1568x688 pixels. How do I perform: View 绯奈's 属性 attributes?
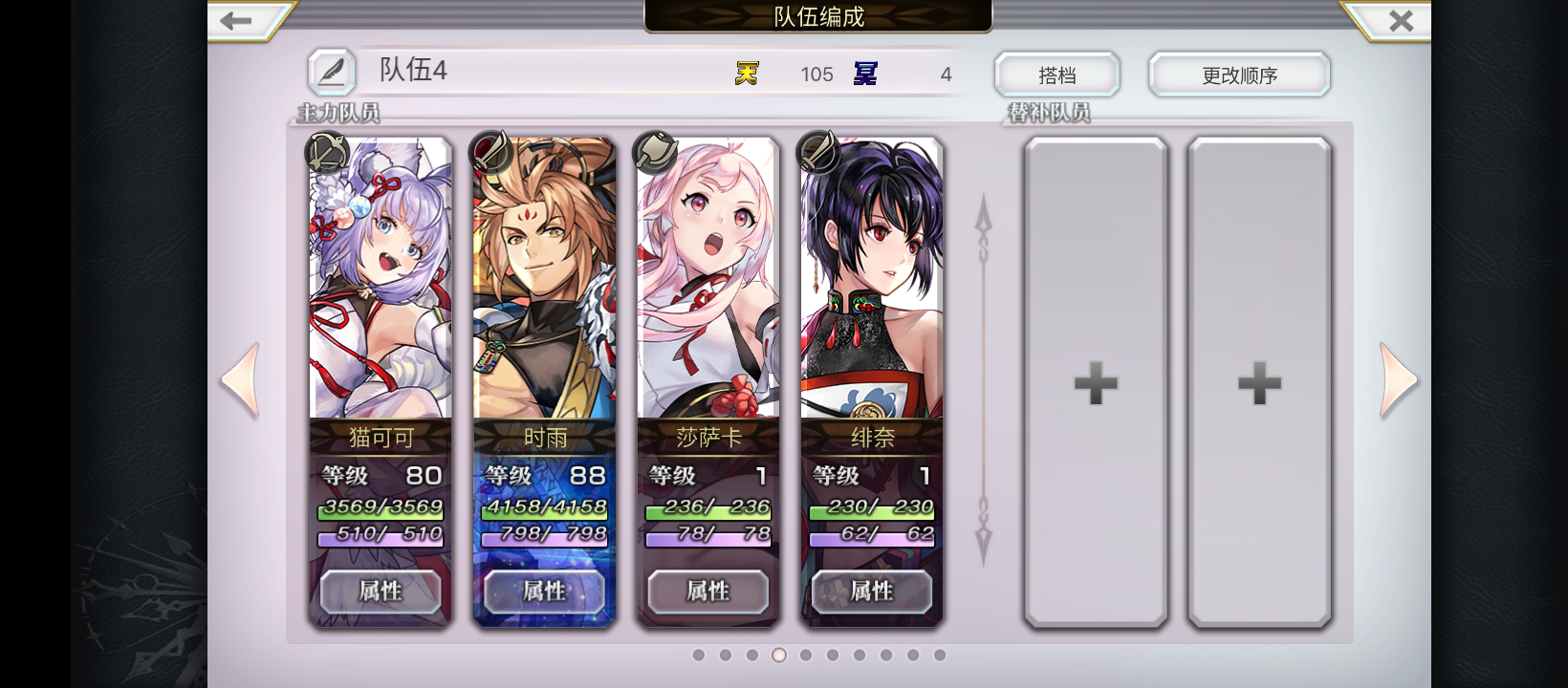tap(871, 591)
